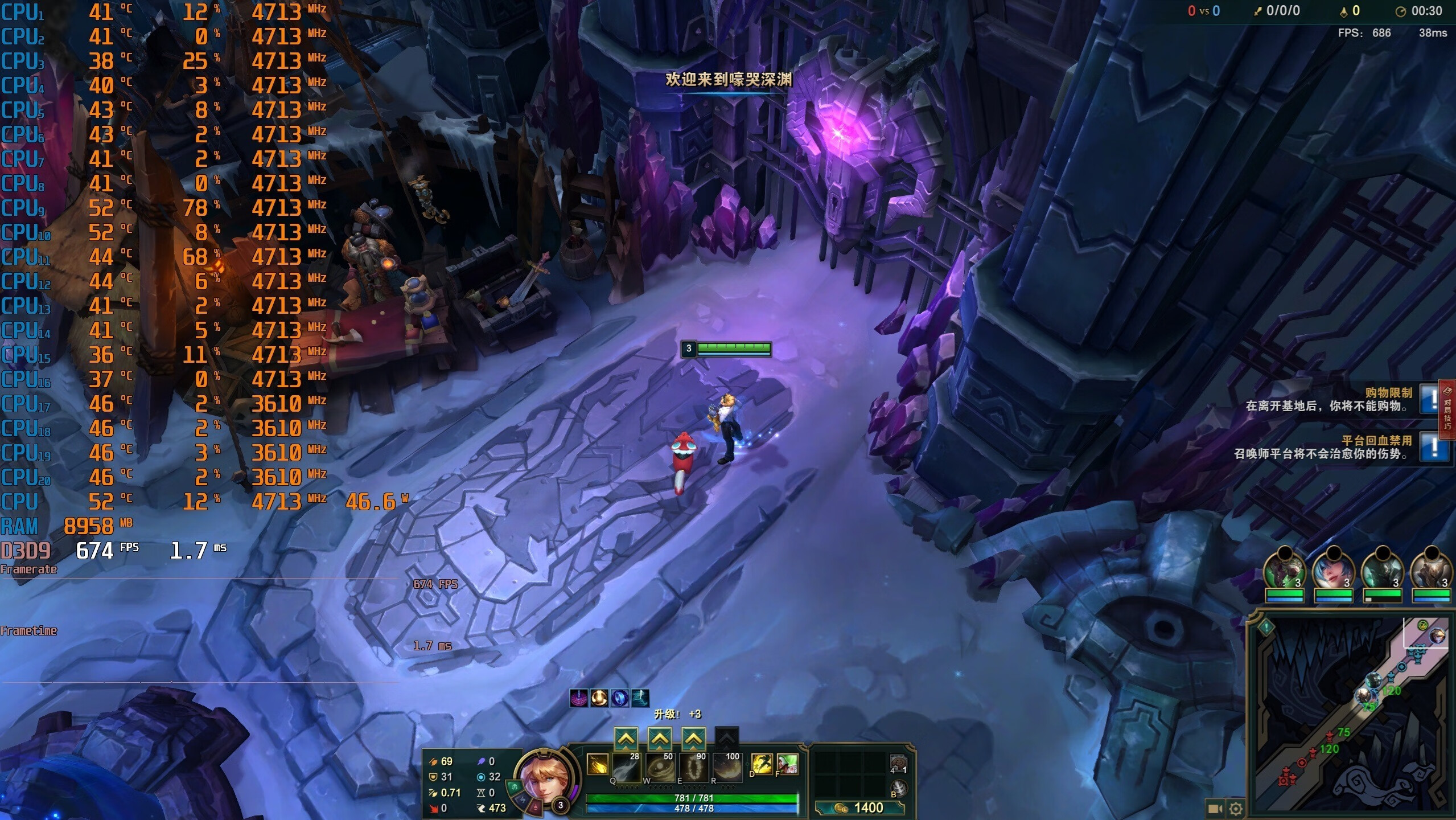Select Ezreal's E ability icon
The height and width of the screenshot is (820, 1456).
pos(694,766)
